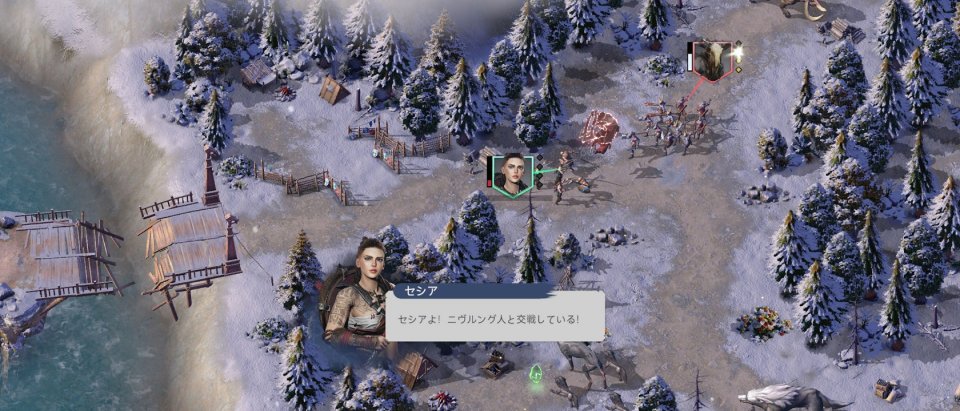This screenshot has width=960, height=411.
Task: Advance Cecia's dialogue message box
Action: pos(494,318)
